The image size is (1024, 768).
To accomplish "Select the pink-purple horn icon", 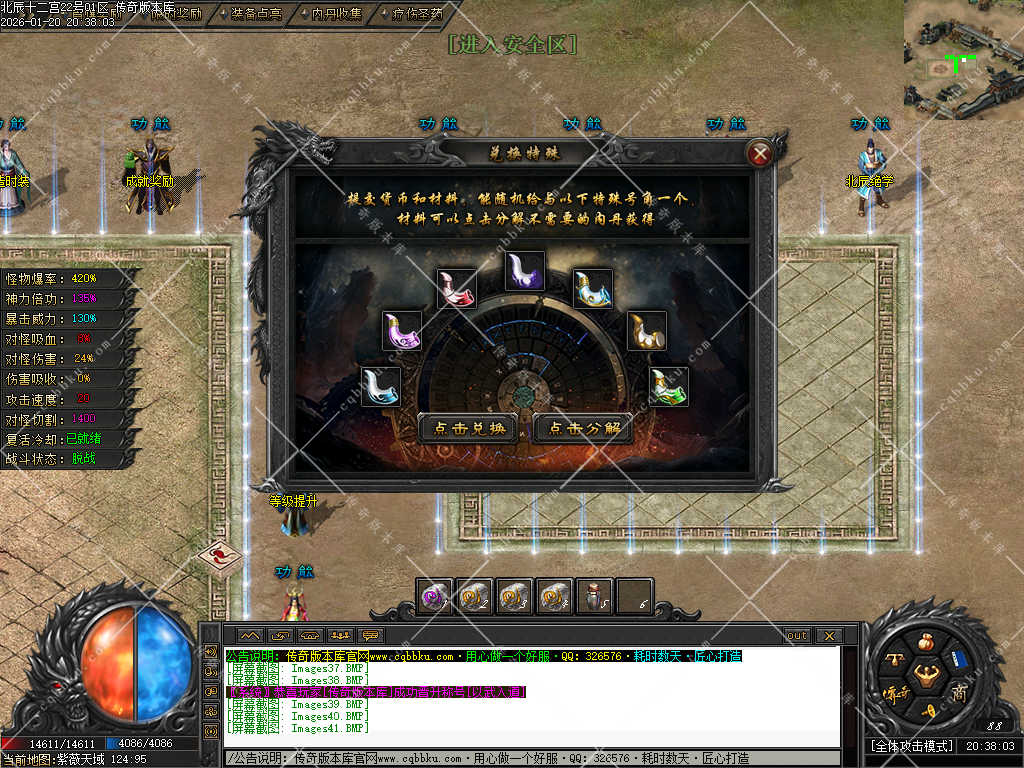I will pos(402,331).
